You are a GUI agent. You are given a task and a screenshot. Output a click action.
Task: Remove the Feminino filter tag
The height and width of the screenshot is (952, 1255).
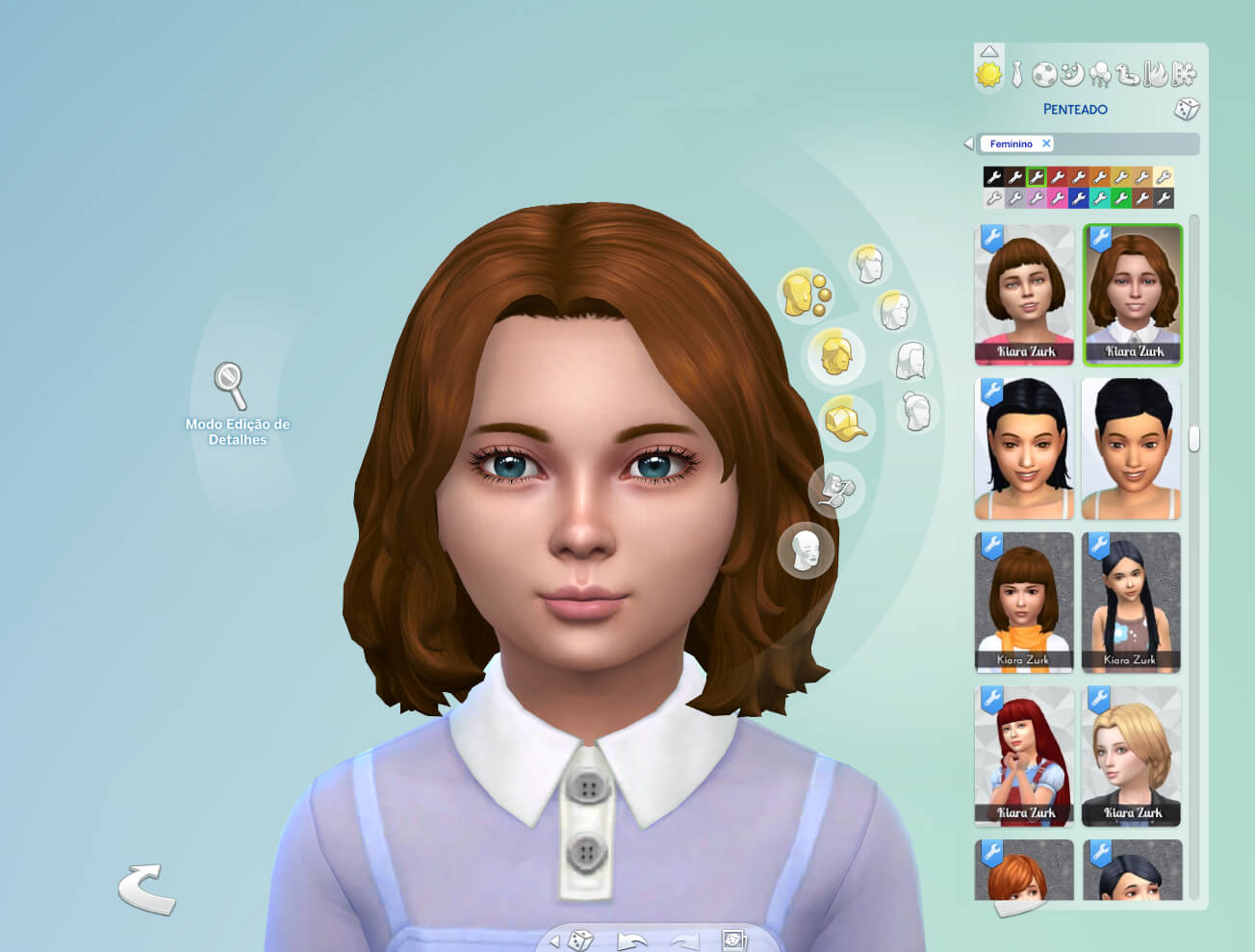pos(1048,143)
